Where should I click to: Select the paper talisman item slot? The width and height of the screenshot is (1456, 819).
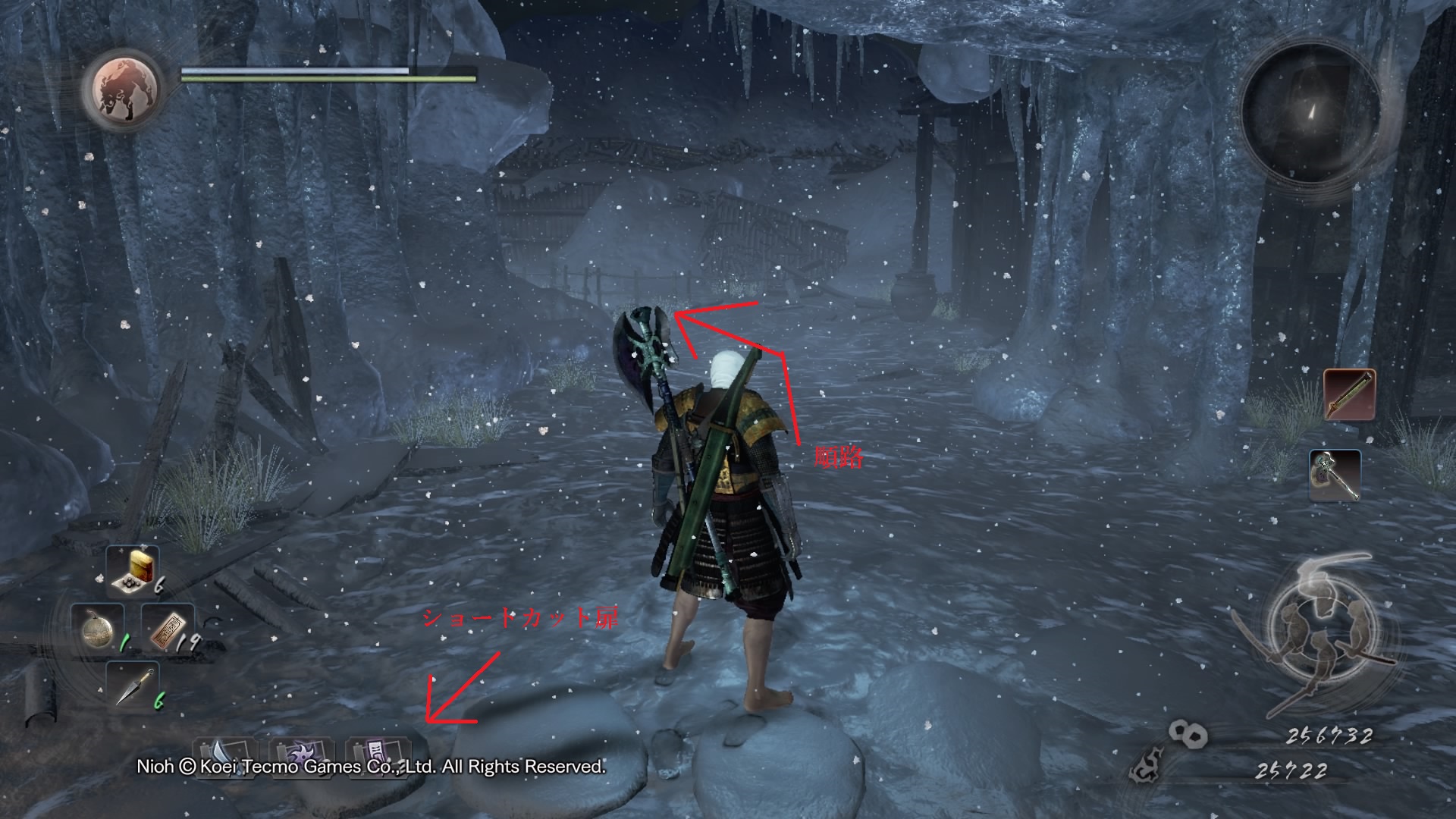pyautogui.click(x=167, y=629)
